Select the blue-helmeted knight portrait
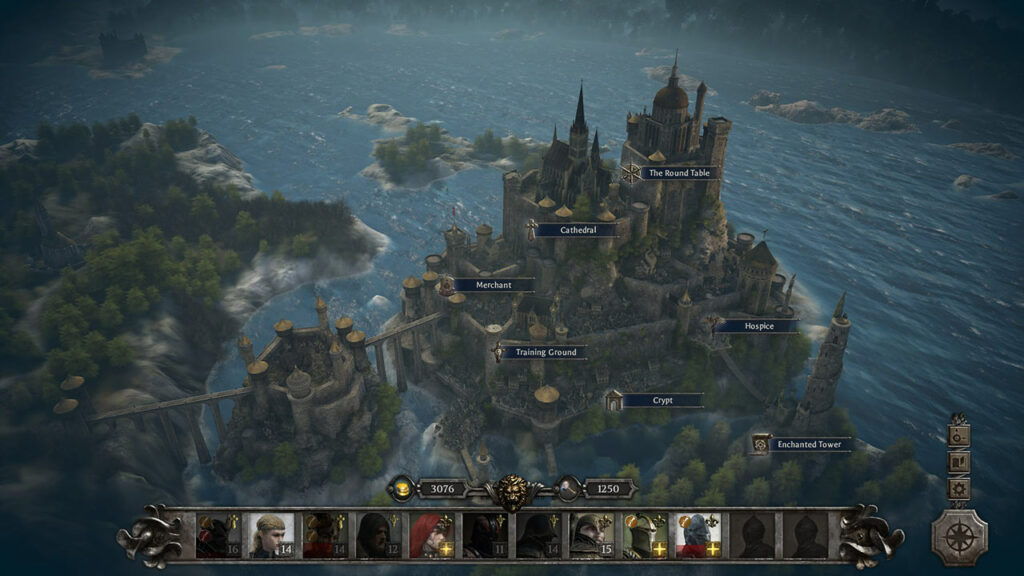The width and height of the screenshot is (1024, 576). tap(697, 535)
